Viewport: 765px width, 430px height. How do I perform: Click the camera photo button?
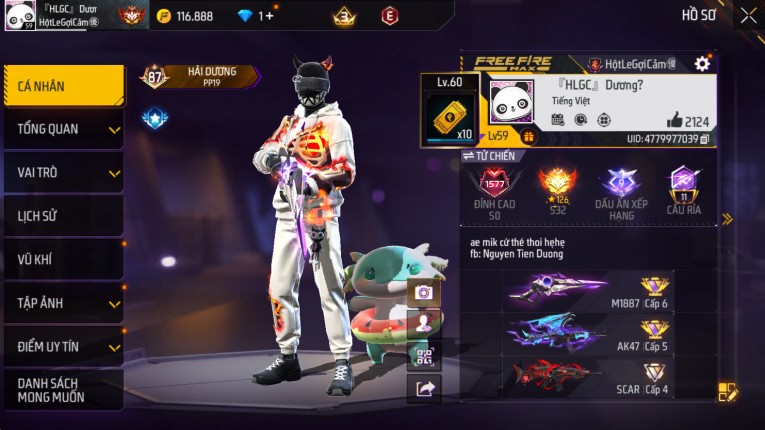(x=424, y=292)
